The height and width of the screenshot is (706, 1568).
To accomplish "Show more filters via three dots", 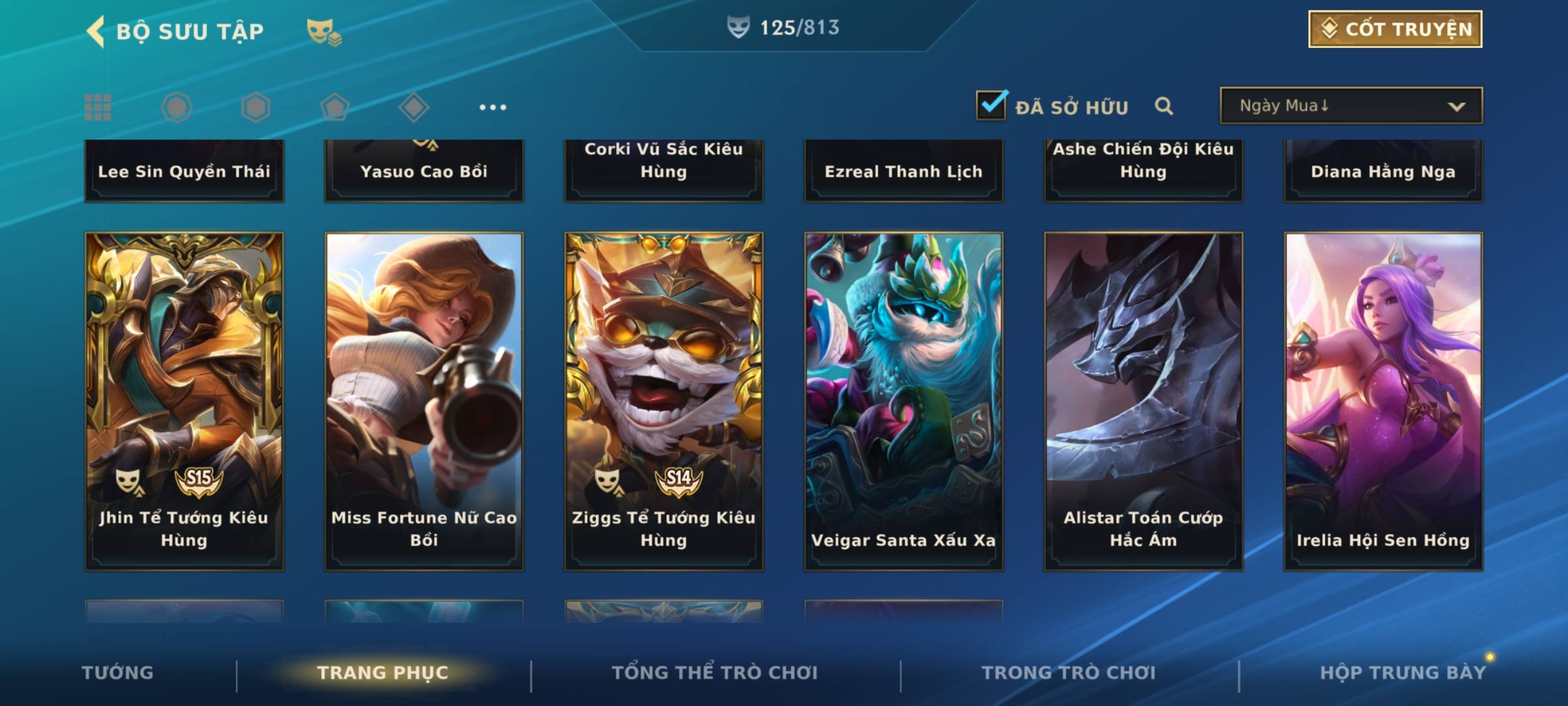I will [x=493, y=107].
